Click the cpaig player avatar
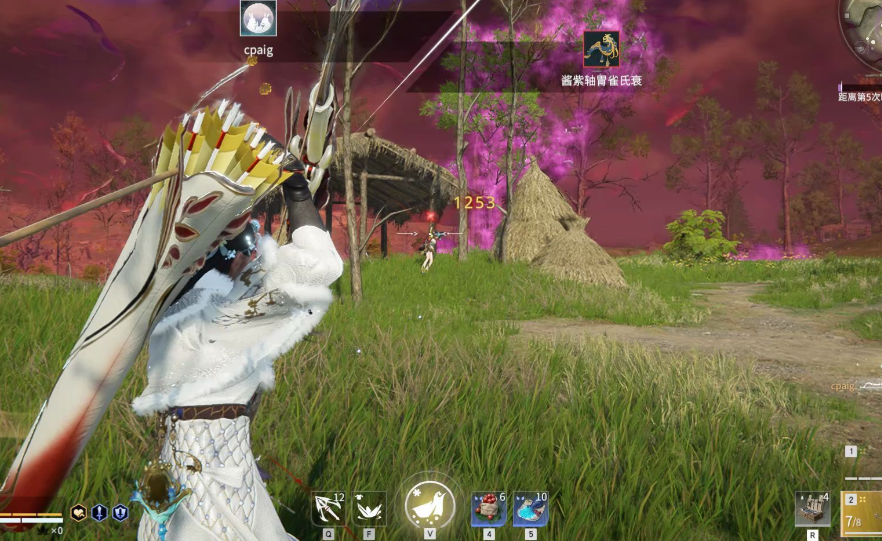The width and height of the screenshot is (882, 541). click(258, 18)
